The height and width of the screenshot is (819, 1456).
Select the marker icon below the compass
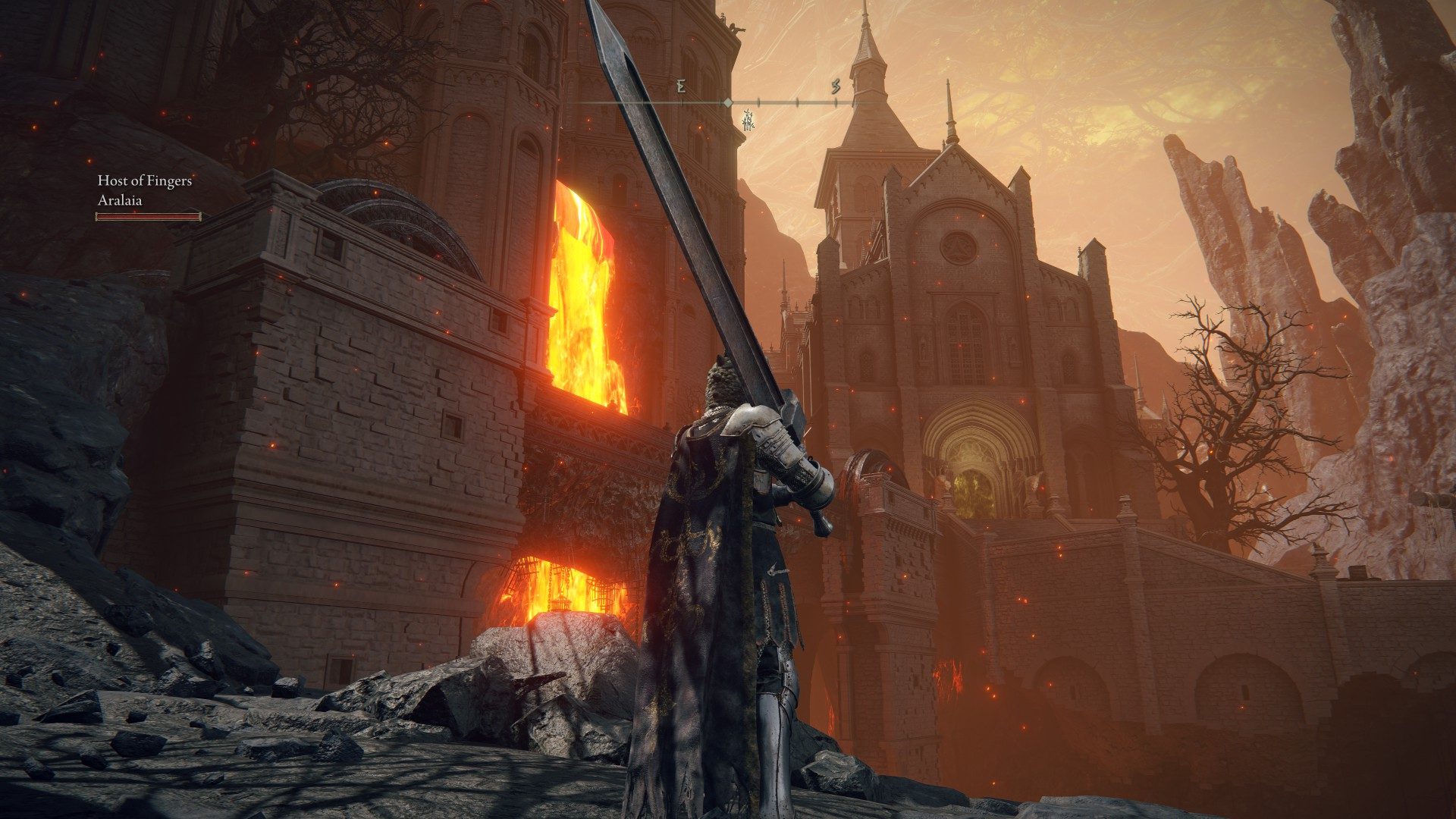coord(749,118)
